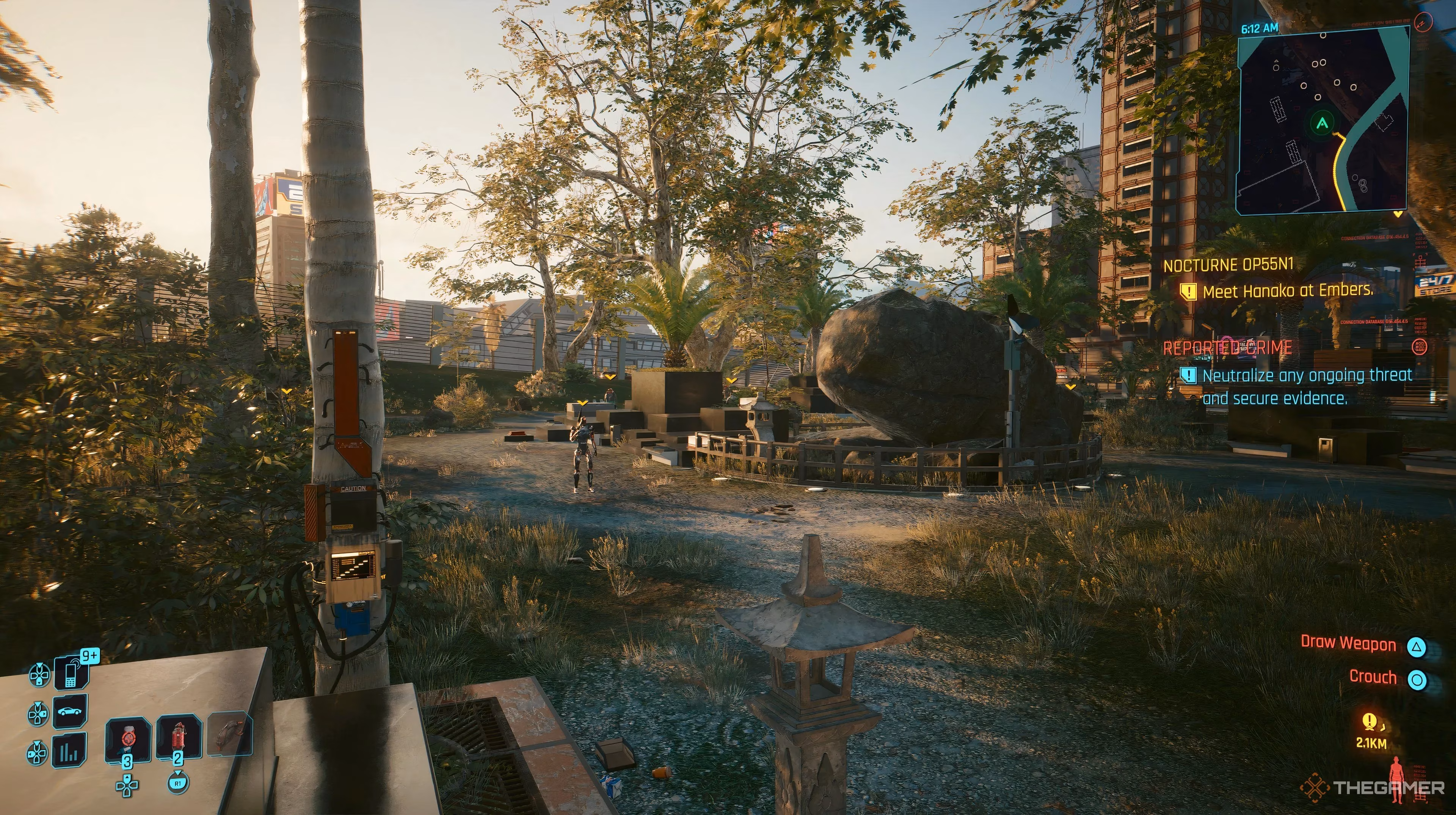
Task: Select the Nocturne OP55N1 quest tracker
Action: pyautogui.click(x=1228, y=265)
